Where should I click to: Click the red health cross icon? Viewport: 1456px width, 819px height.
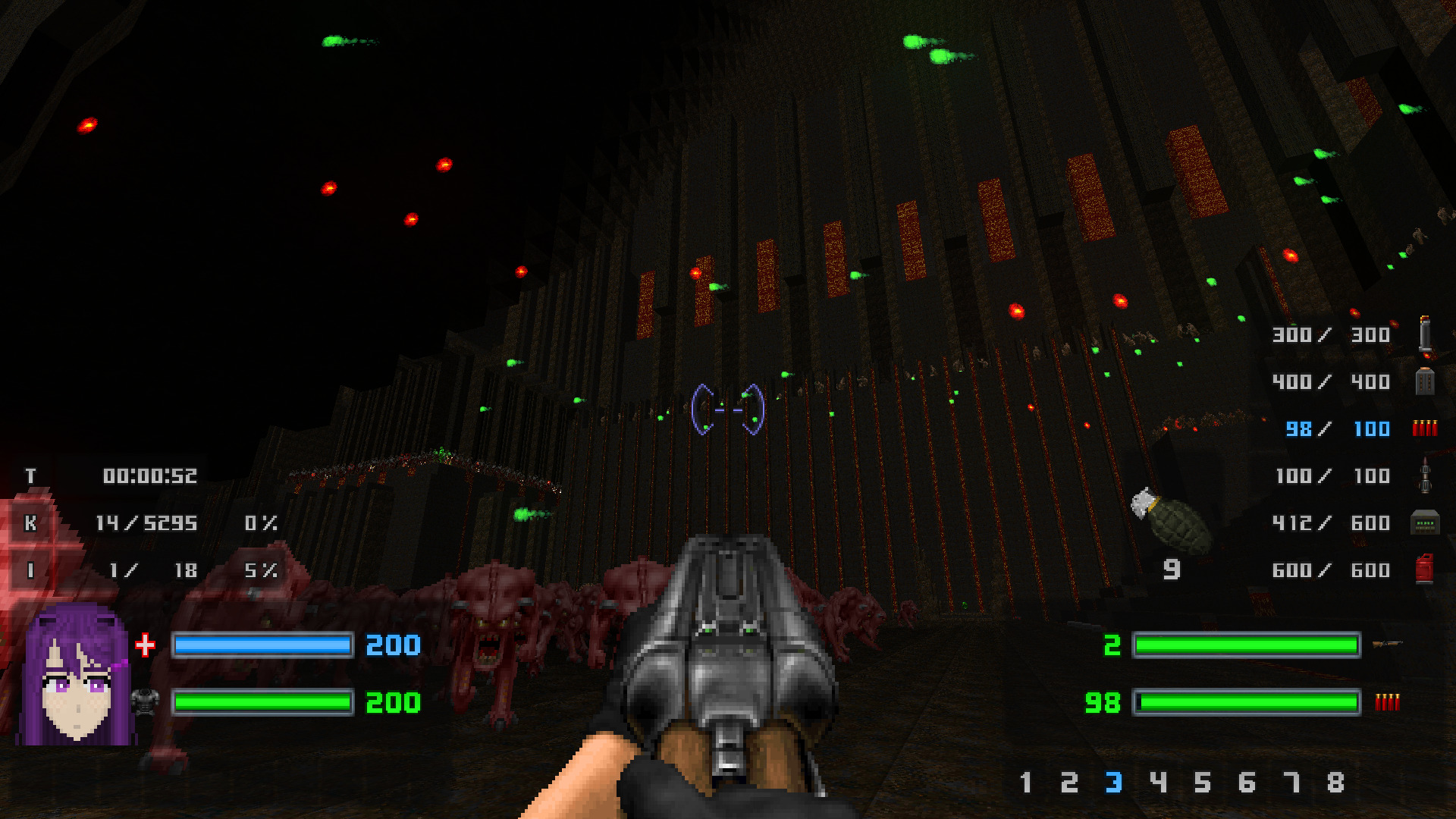point(145,645)
